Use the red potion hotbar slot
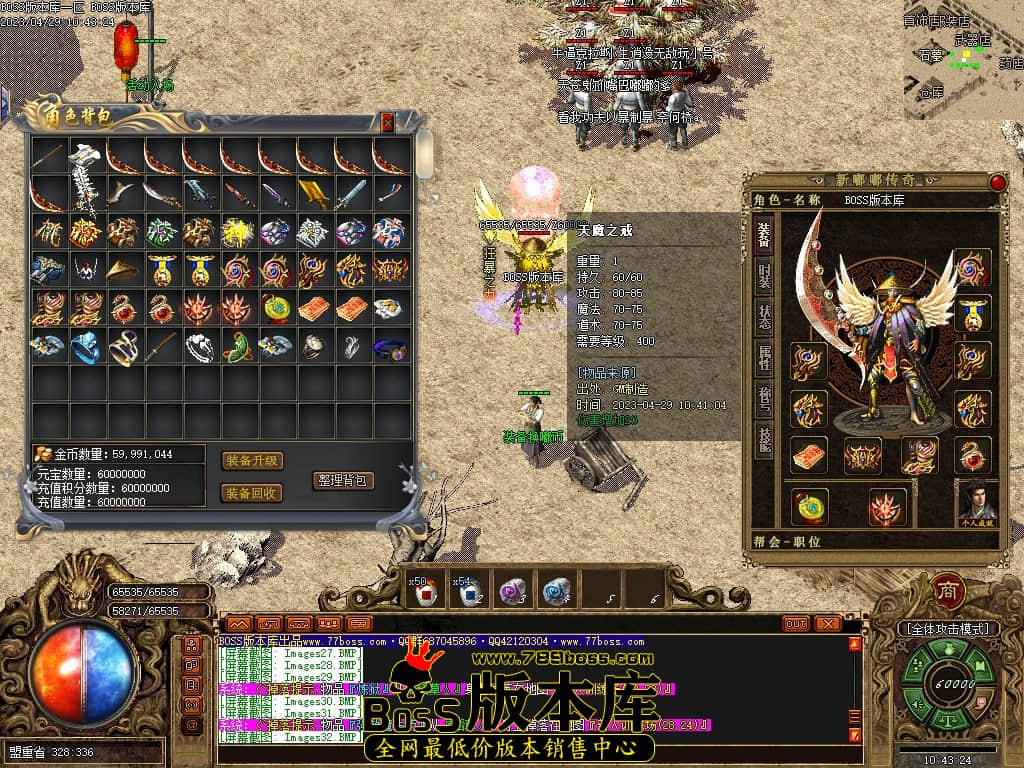Image resolution: width=1024 pixels, height=768 pixels. [423, 592]
